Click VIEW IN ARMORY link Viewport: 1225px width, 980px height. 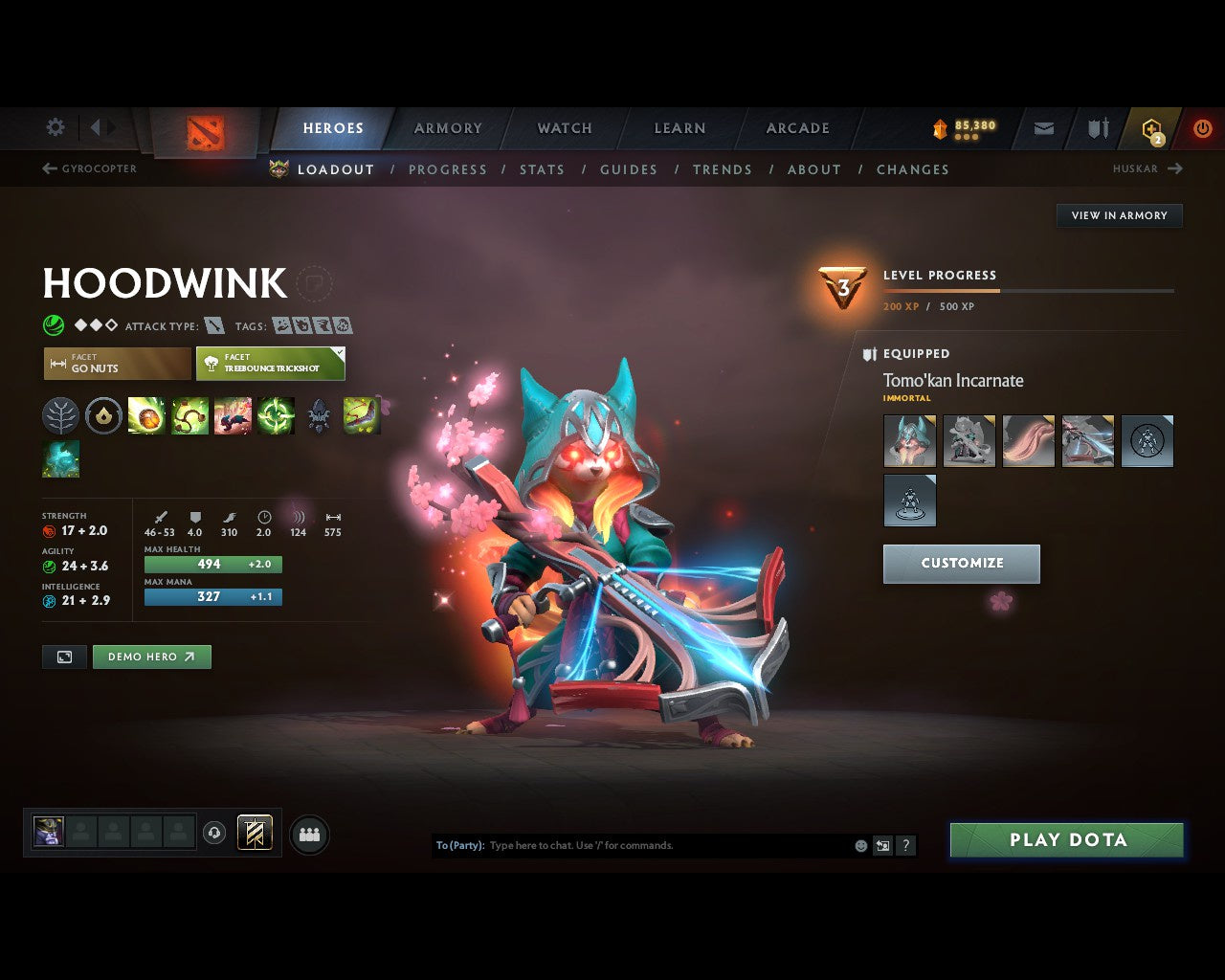click(1119, 215)
